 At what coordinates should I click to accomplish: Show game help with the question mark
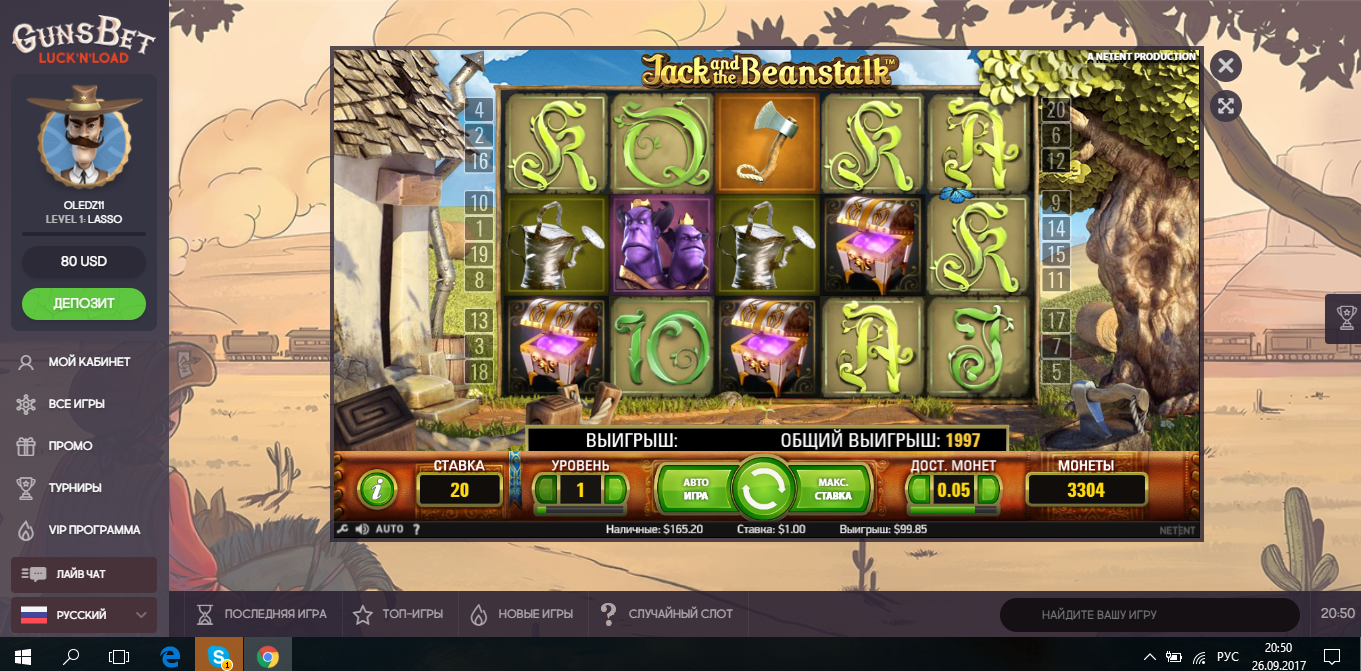416,529
